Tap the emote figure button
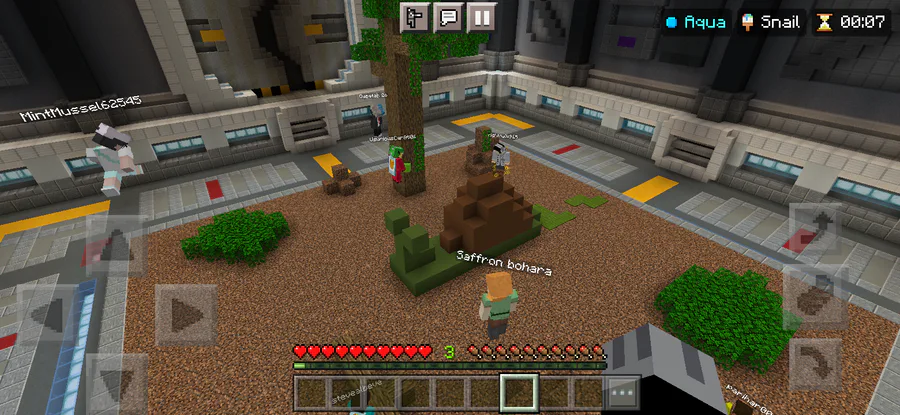 tap(415, 17)
